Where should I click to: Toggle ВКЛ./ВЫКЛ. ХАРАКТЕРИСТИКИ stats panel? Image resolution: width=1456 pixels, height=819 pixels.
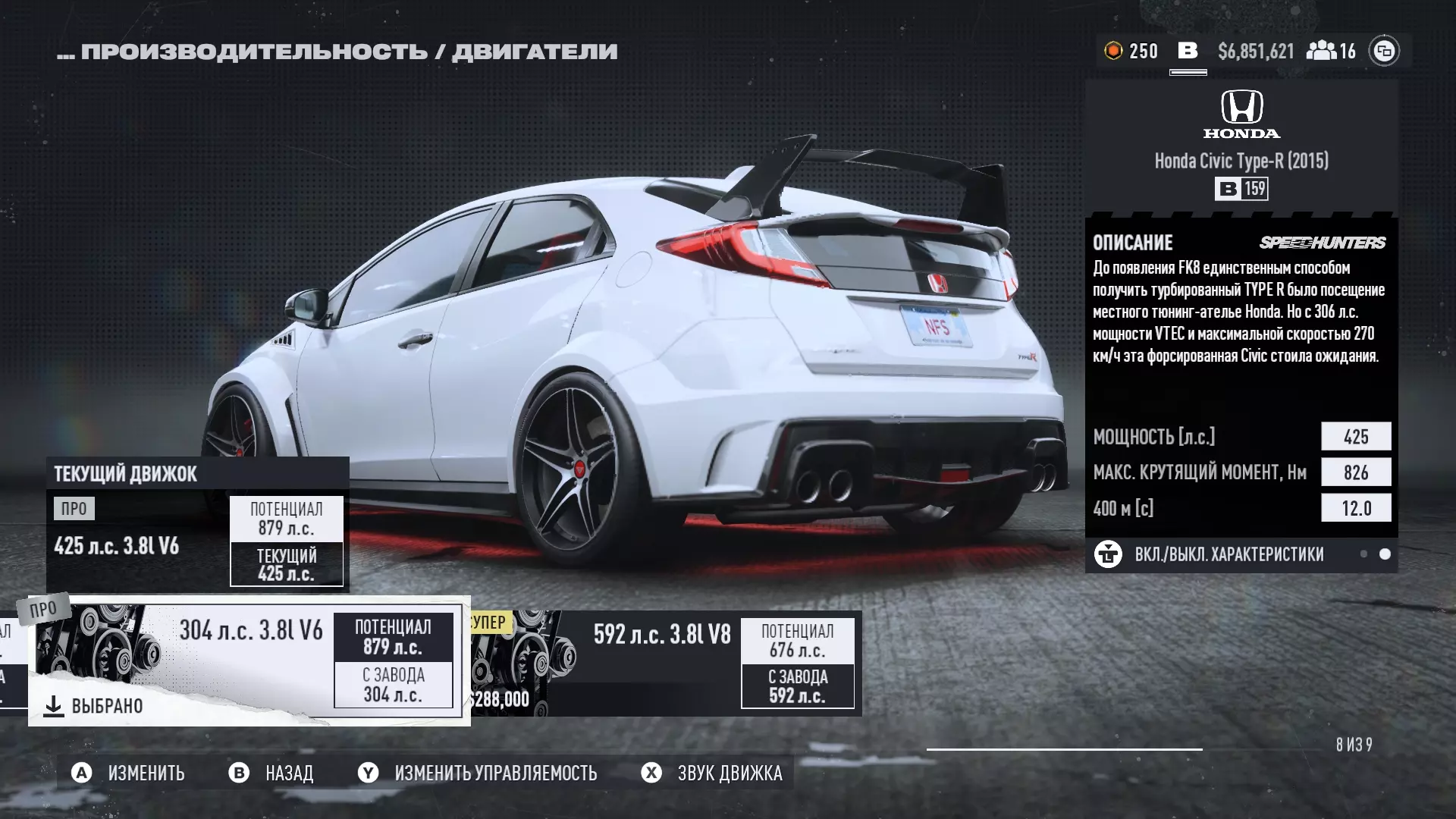pos(1228,554)
